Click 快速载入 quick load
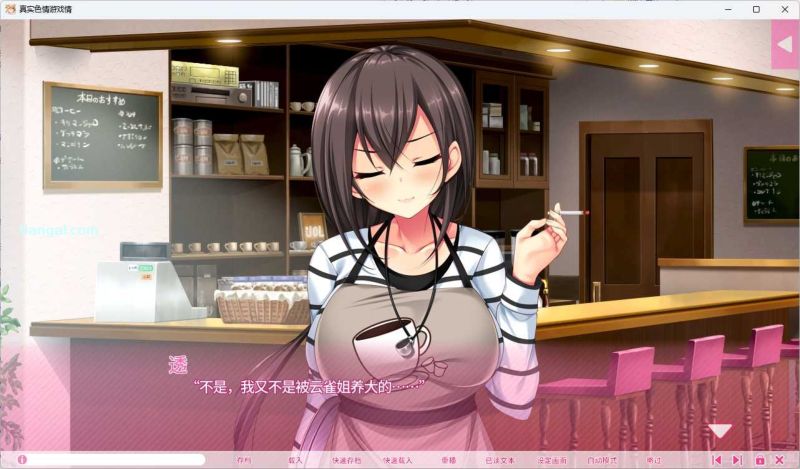The image size is (800, 469). (x=398, y=460)
